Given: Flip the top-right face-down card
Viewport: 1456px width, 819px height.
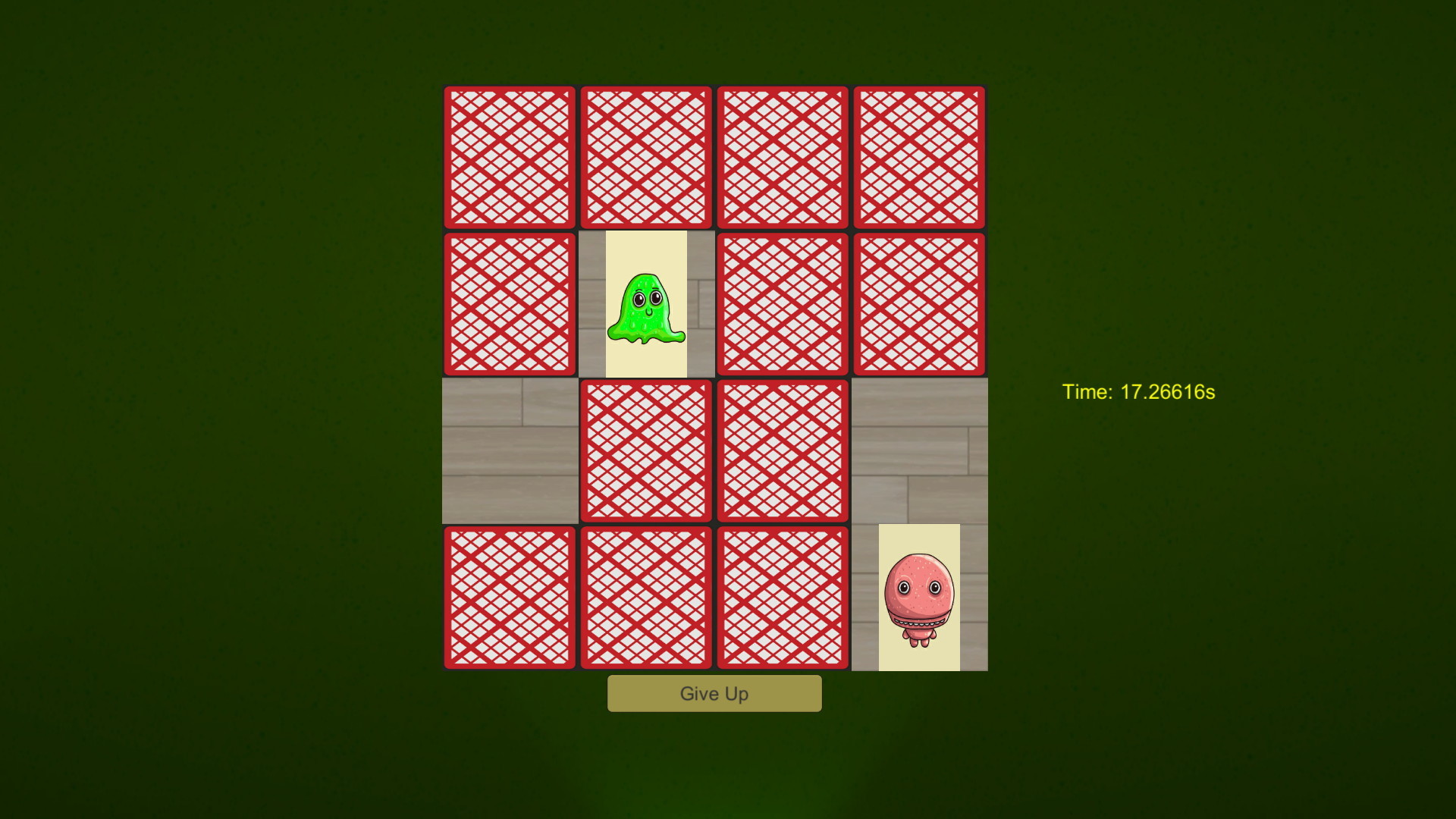Looking at the screenshot, I should pos(920,157).
